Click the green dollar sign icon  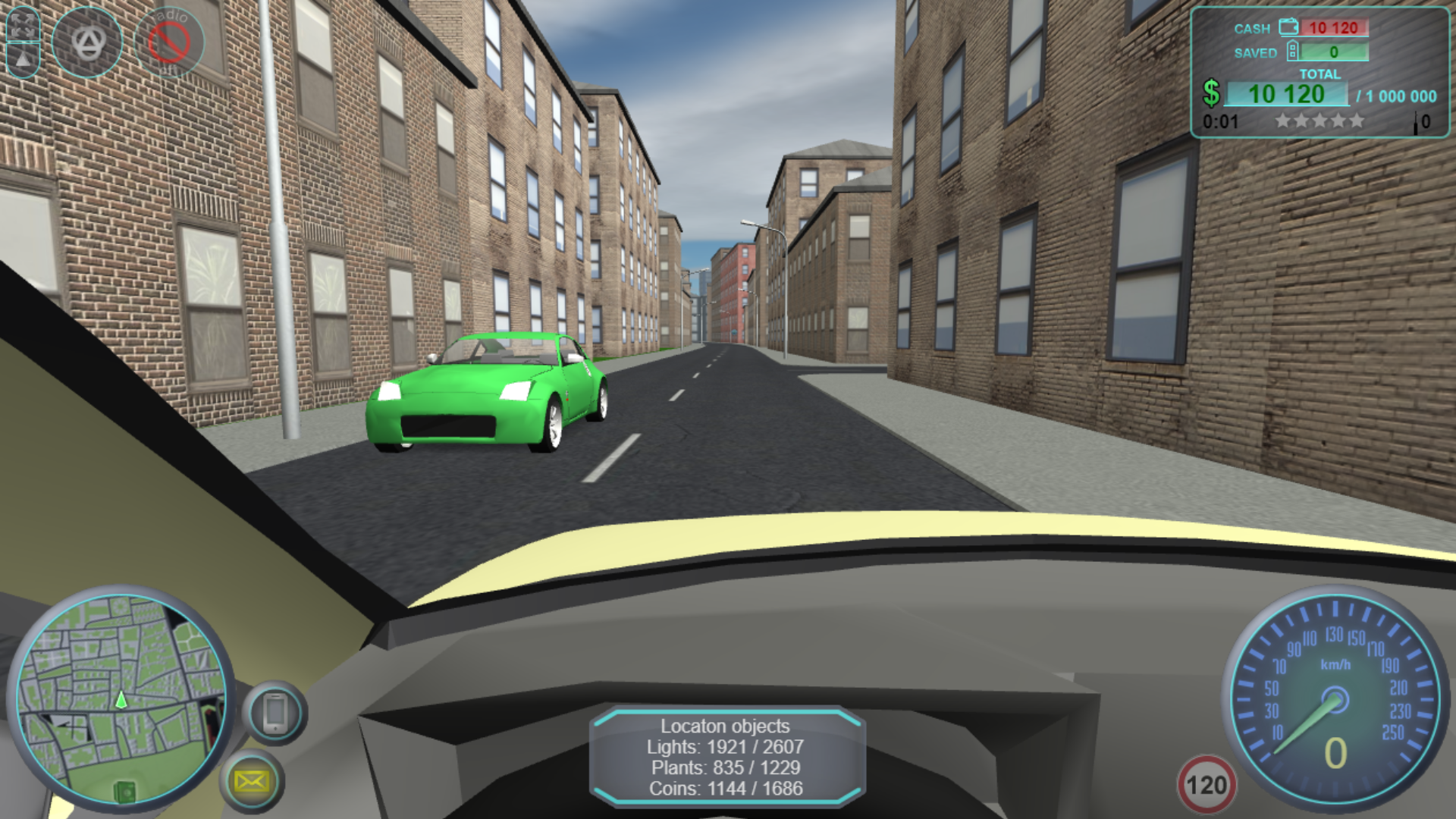tap(1214, 93)
